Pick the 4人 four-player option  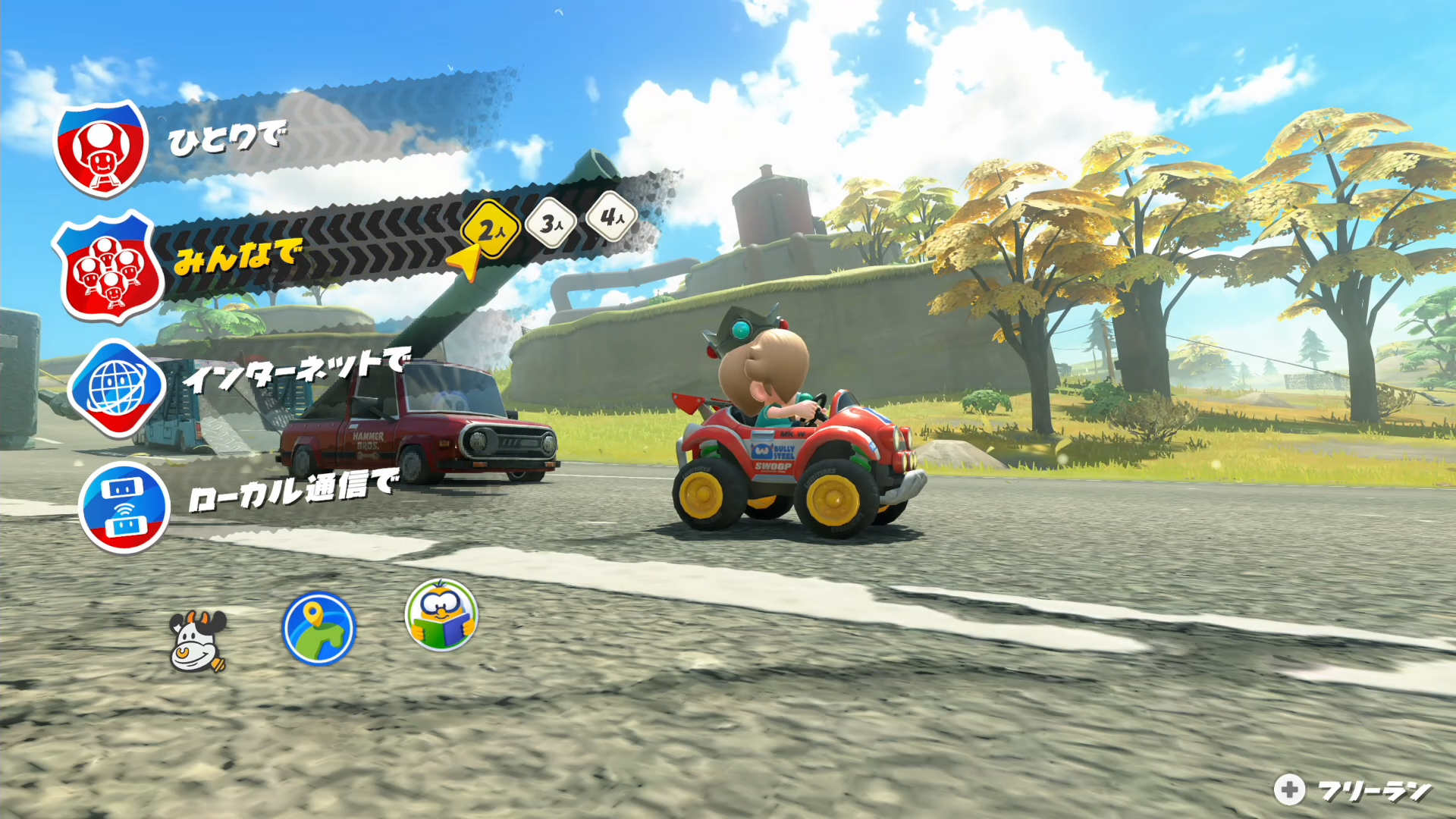(x=611, y=217)
